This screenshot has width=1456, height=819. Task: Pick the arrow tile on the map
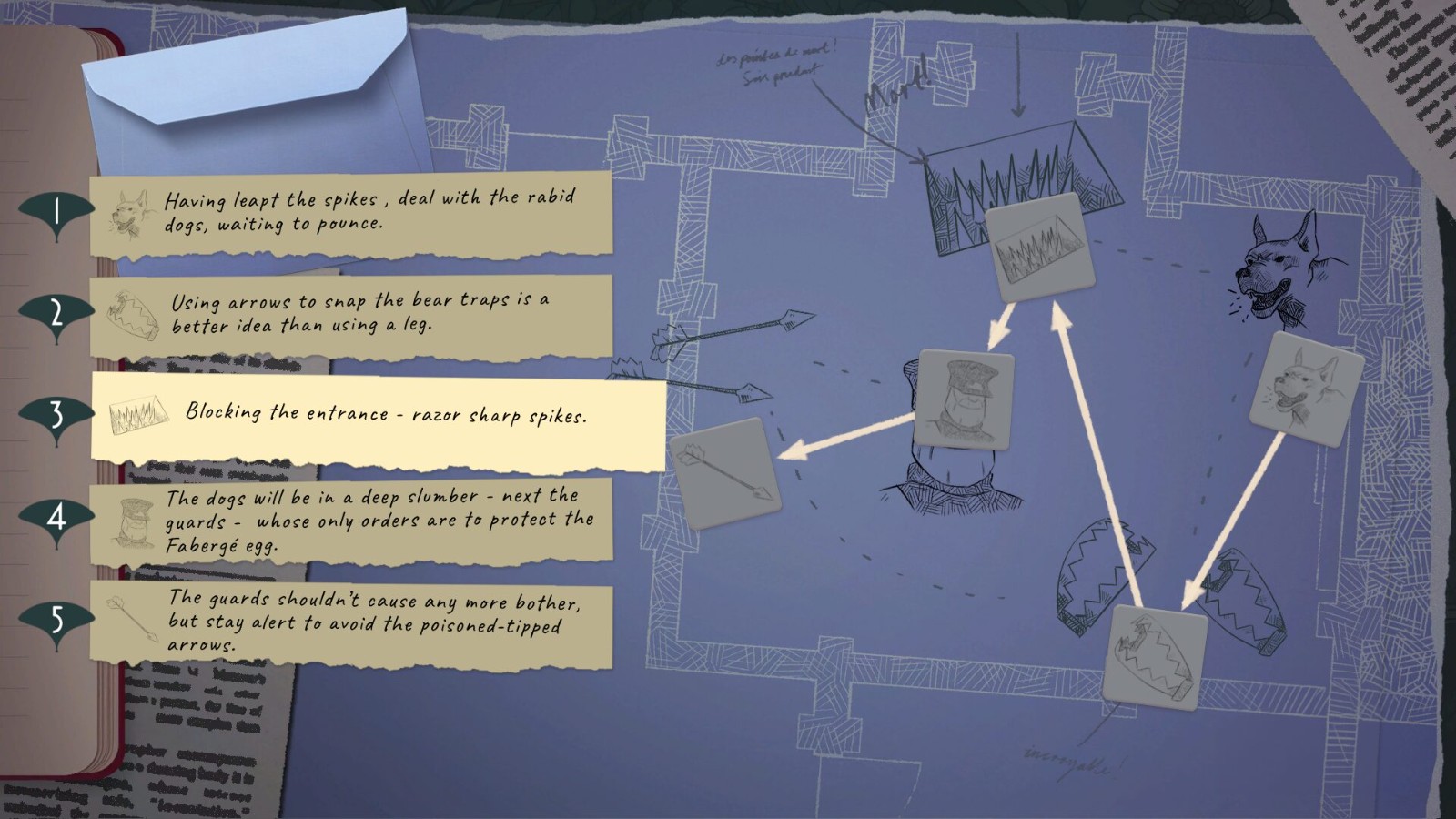click(725, 473)
